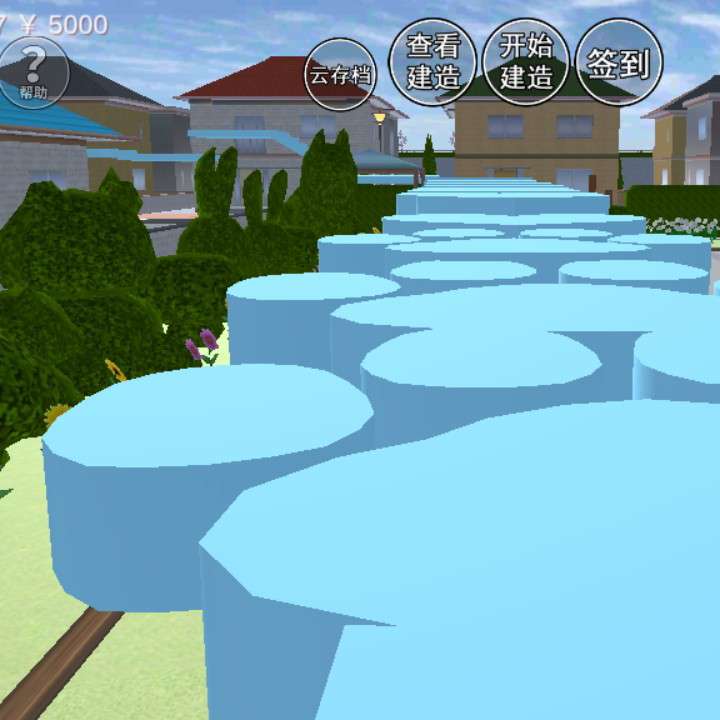Open the 云存档 cloud save button
The height and width of the screenshot is (720, 720).
tap(340, 74)
